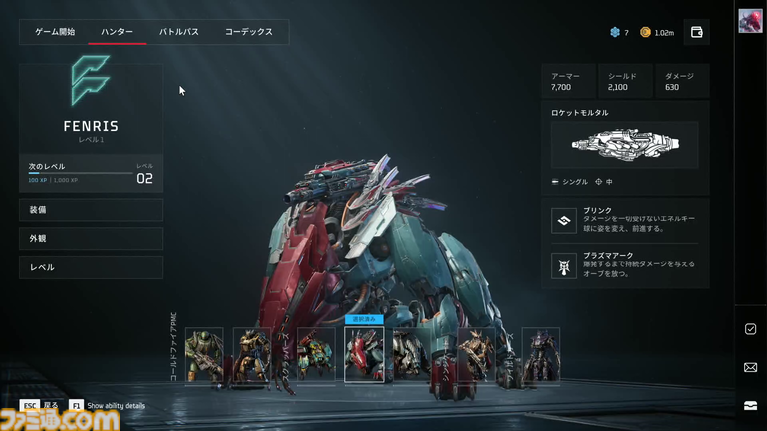The width and height of the screenshot is (767, 431).
Task: Open the inventory chest icon
Action: click(x=751, y=405)
